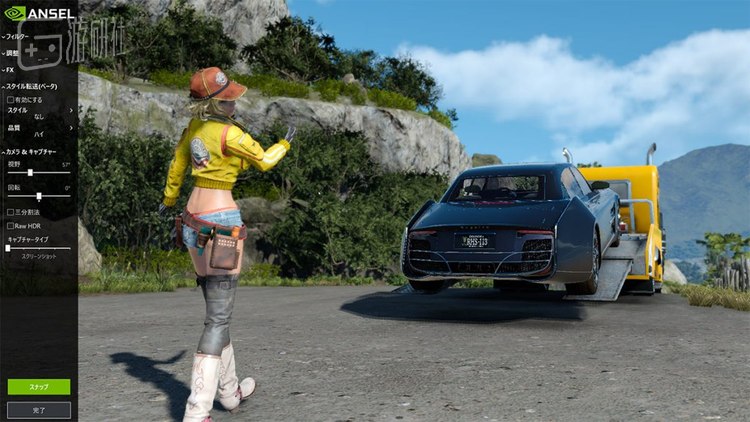The height and width of the screenshot is (422, 750).
Task: Expand the 調整 (Adjustments) section
Action: [14, 53]
